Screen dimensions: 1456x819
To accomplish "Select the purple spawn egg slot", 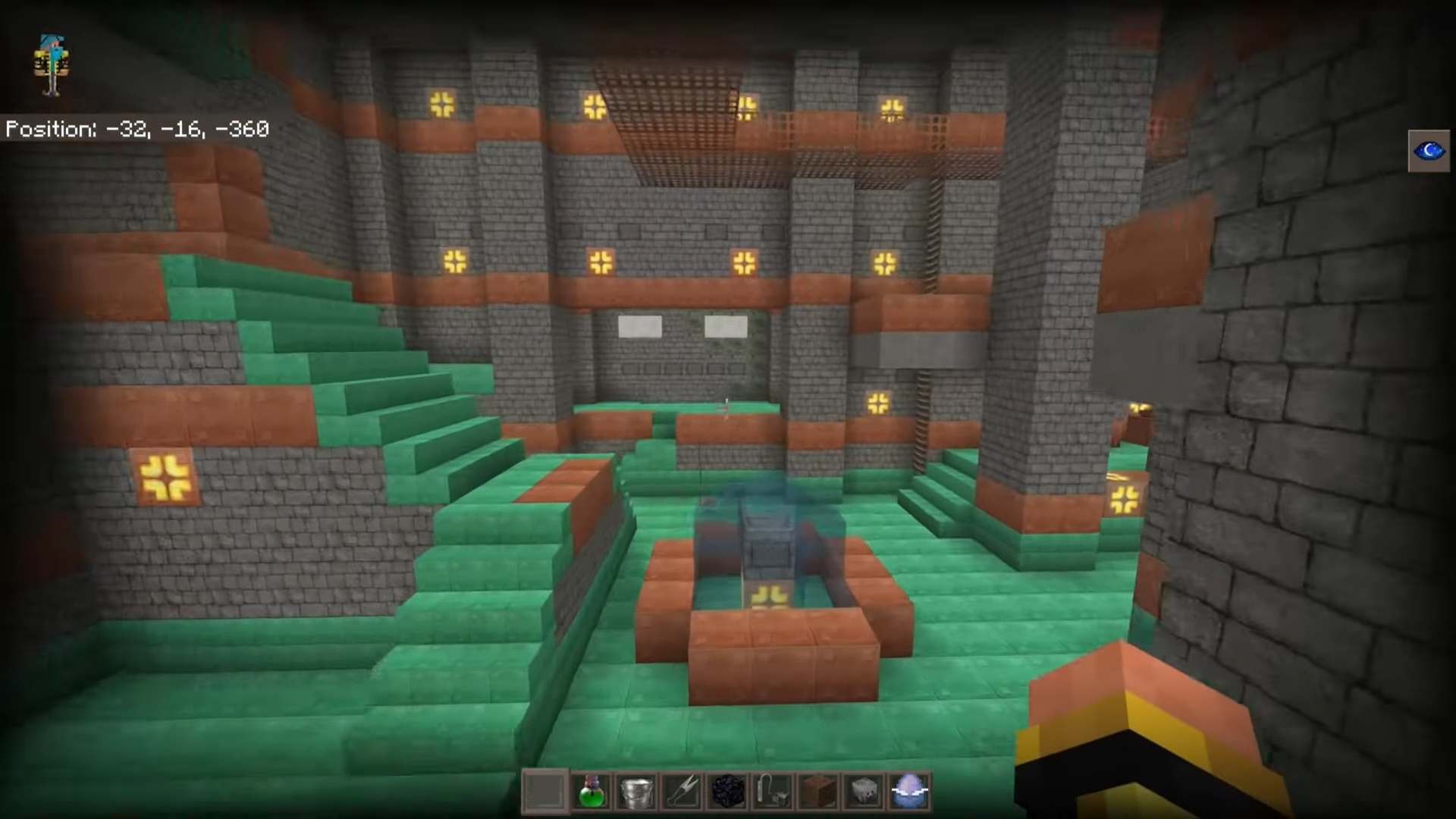I will coord(910,792).
